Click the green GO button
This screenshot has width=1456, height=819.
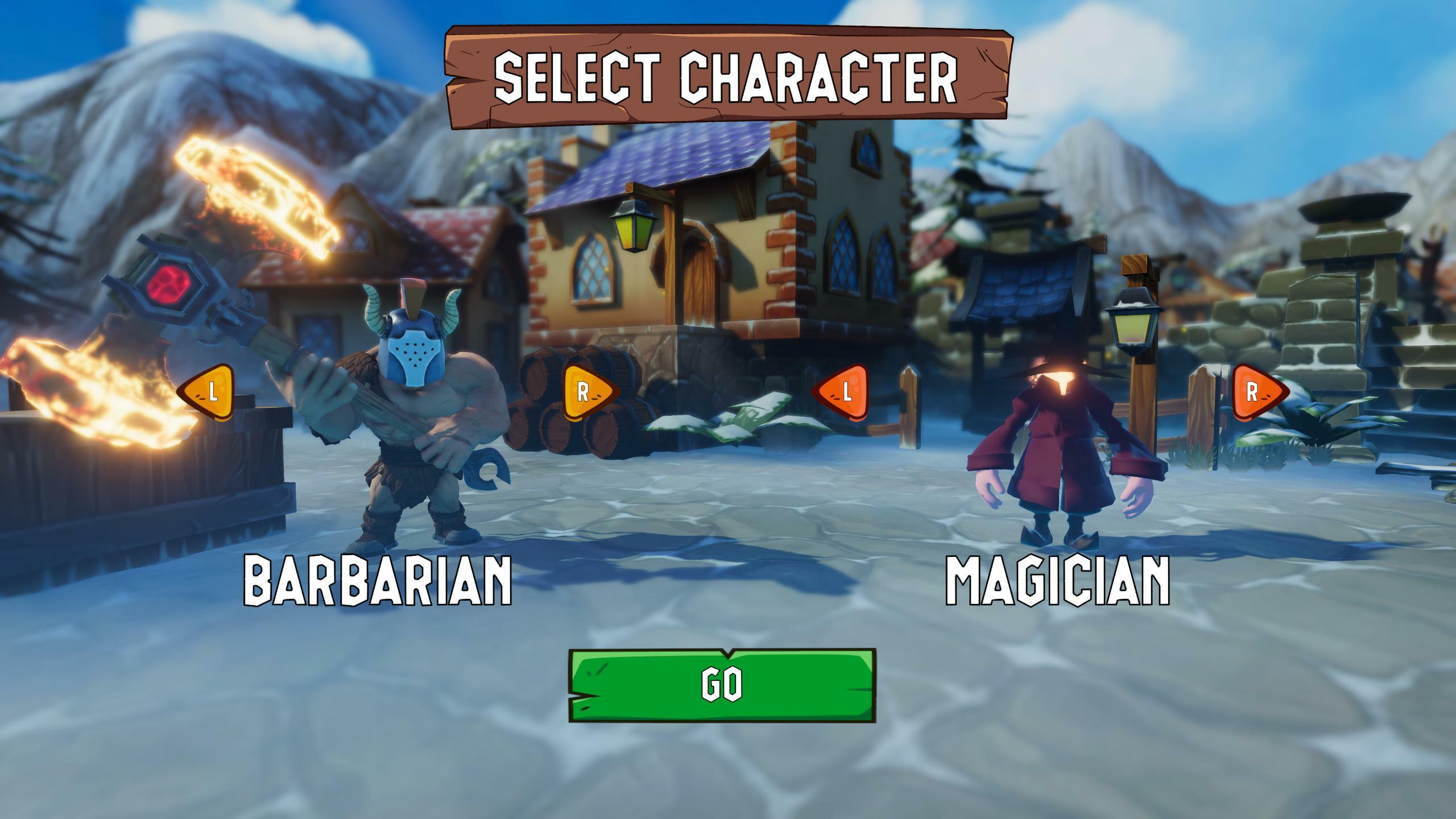click(722, 685)
